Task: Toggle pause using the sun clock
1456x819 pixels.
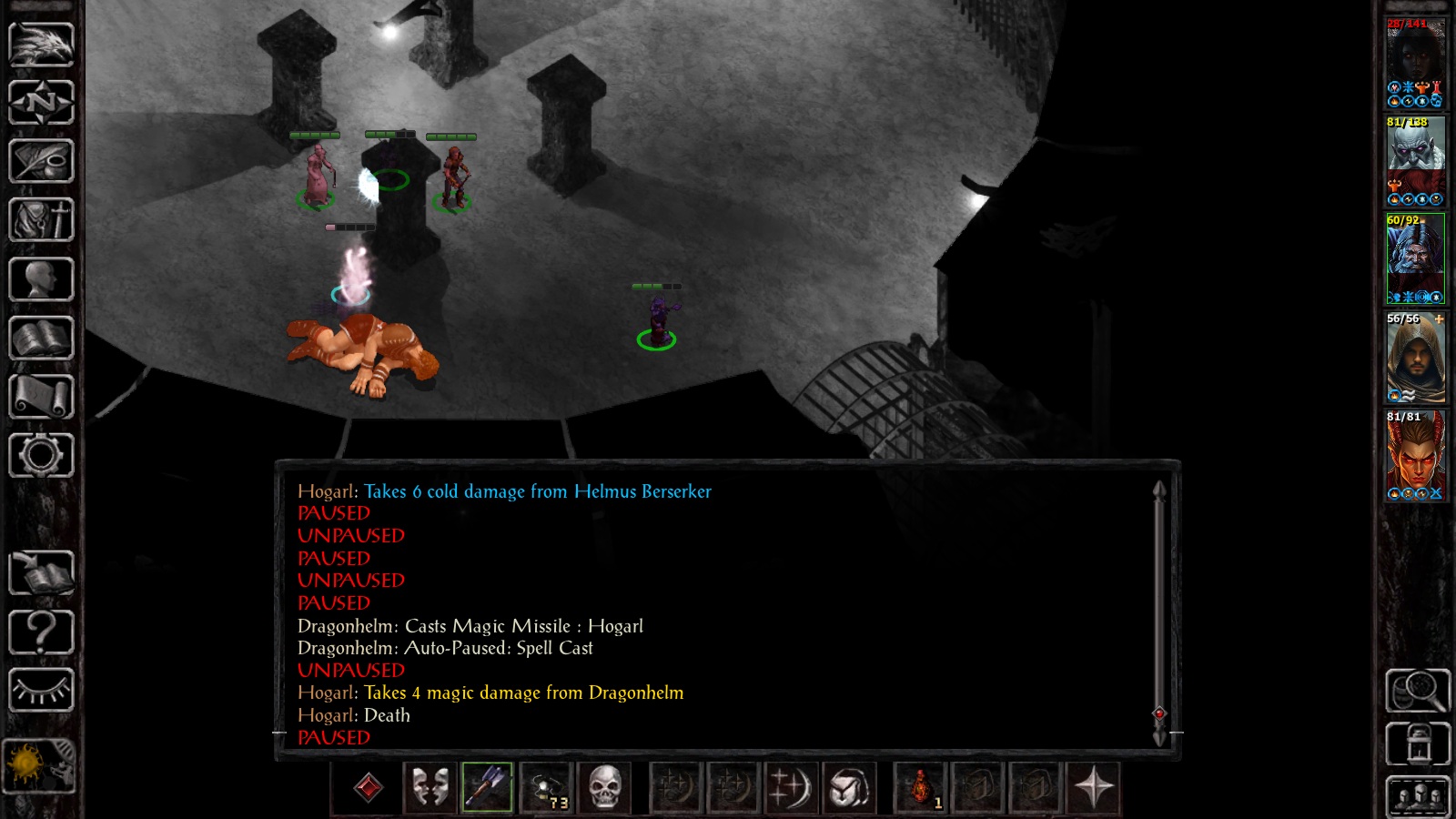Action: click(x=39, y=764)
